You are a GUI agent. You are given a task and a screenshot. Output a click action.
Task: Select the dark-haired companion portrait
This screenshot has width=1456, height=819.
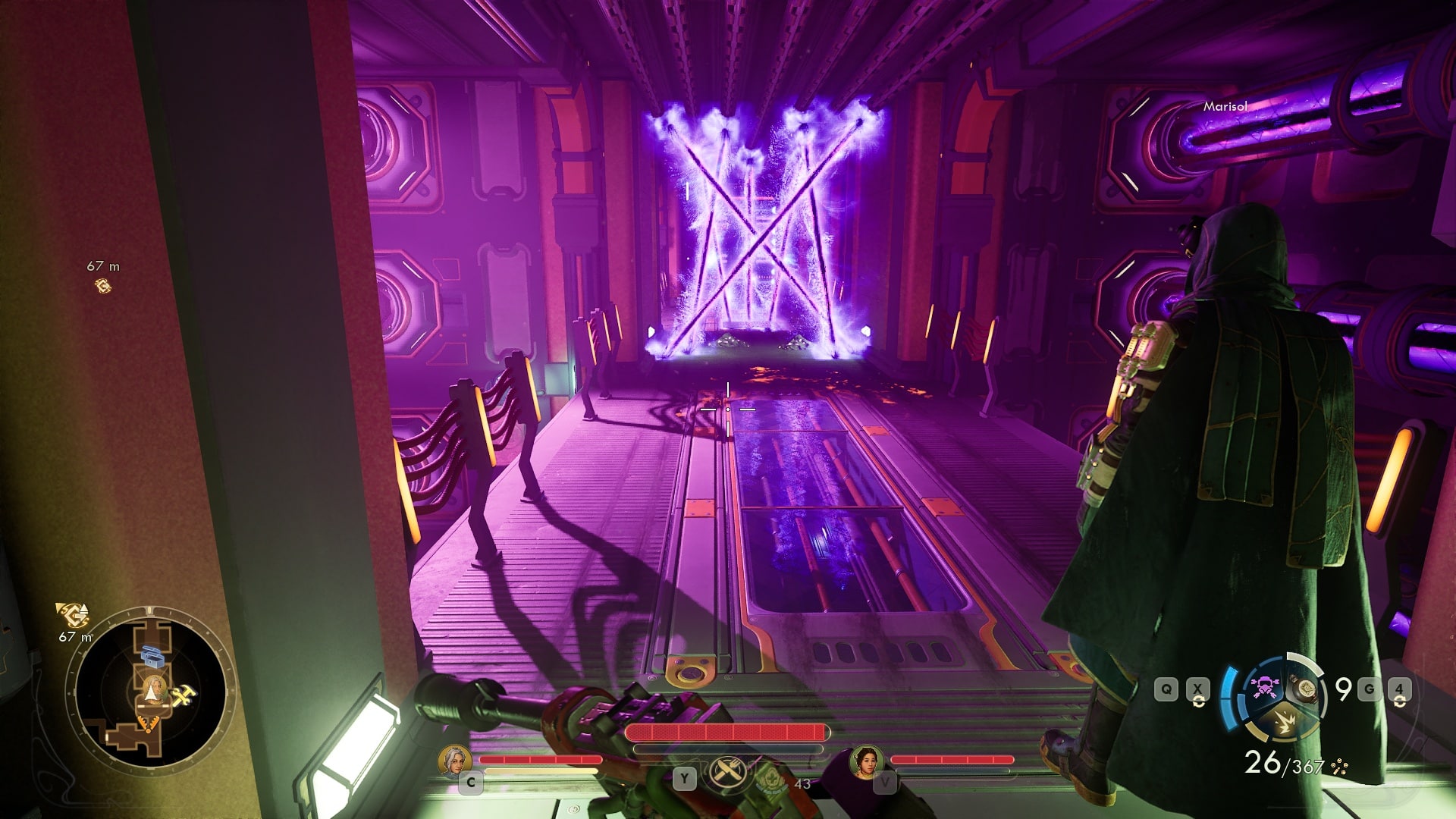864,761
